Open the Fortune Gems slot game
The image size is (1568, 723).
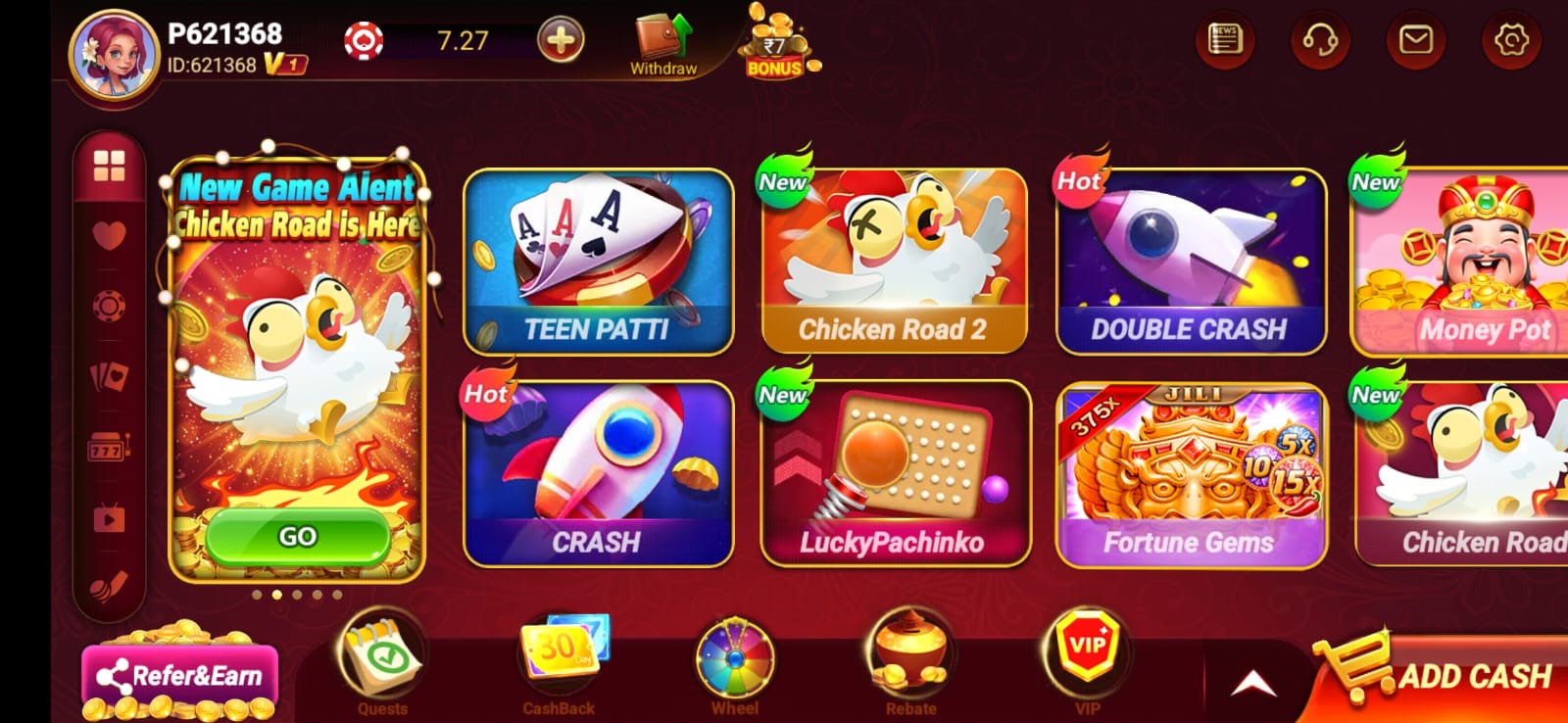(1191, 474)
